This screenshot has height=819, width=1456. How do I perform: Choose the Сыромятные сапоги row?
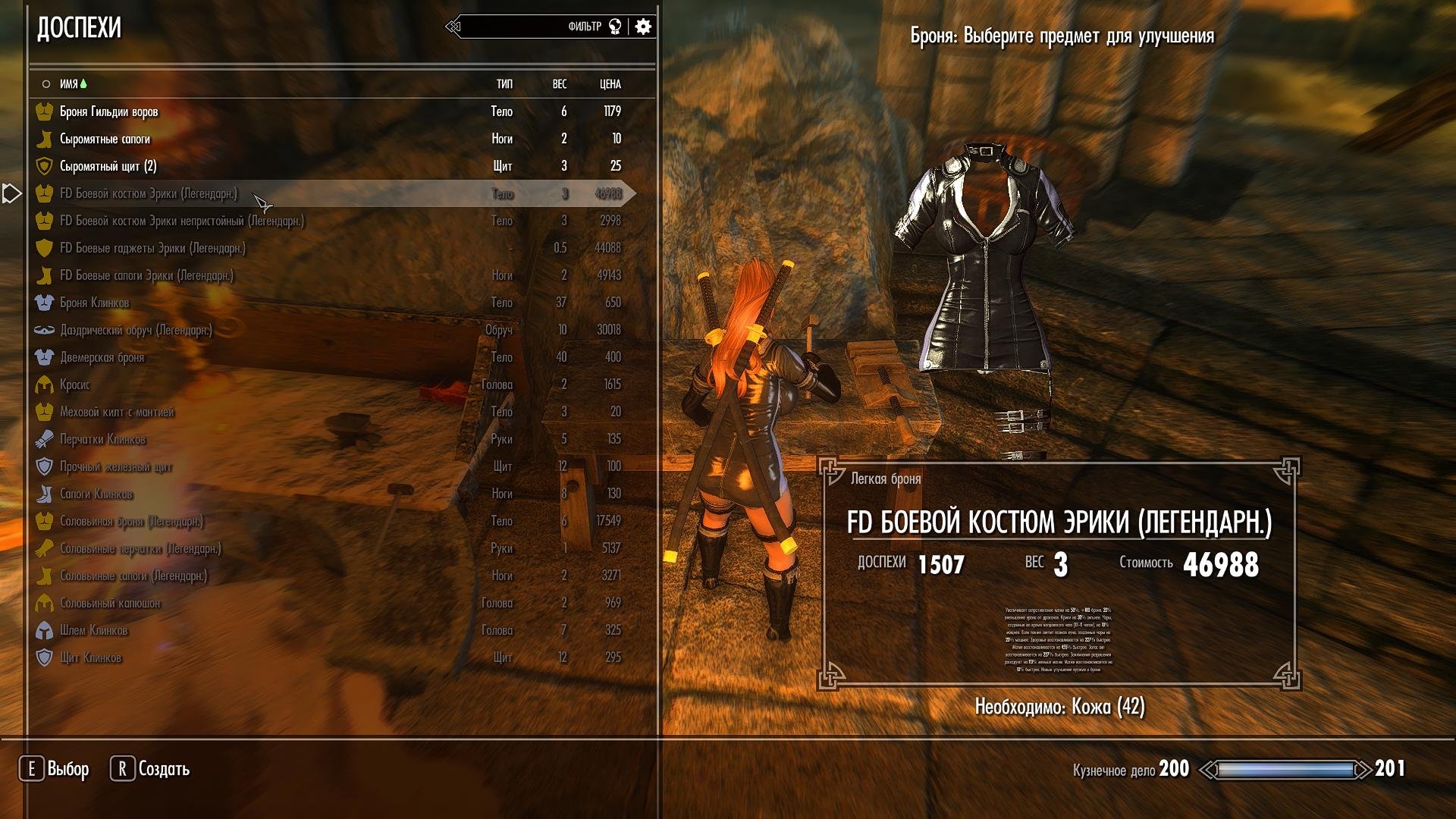pyautogui.click(x=105, y=139)
